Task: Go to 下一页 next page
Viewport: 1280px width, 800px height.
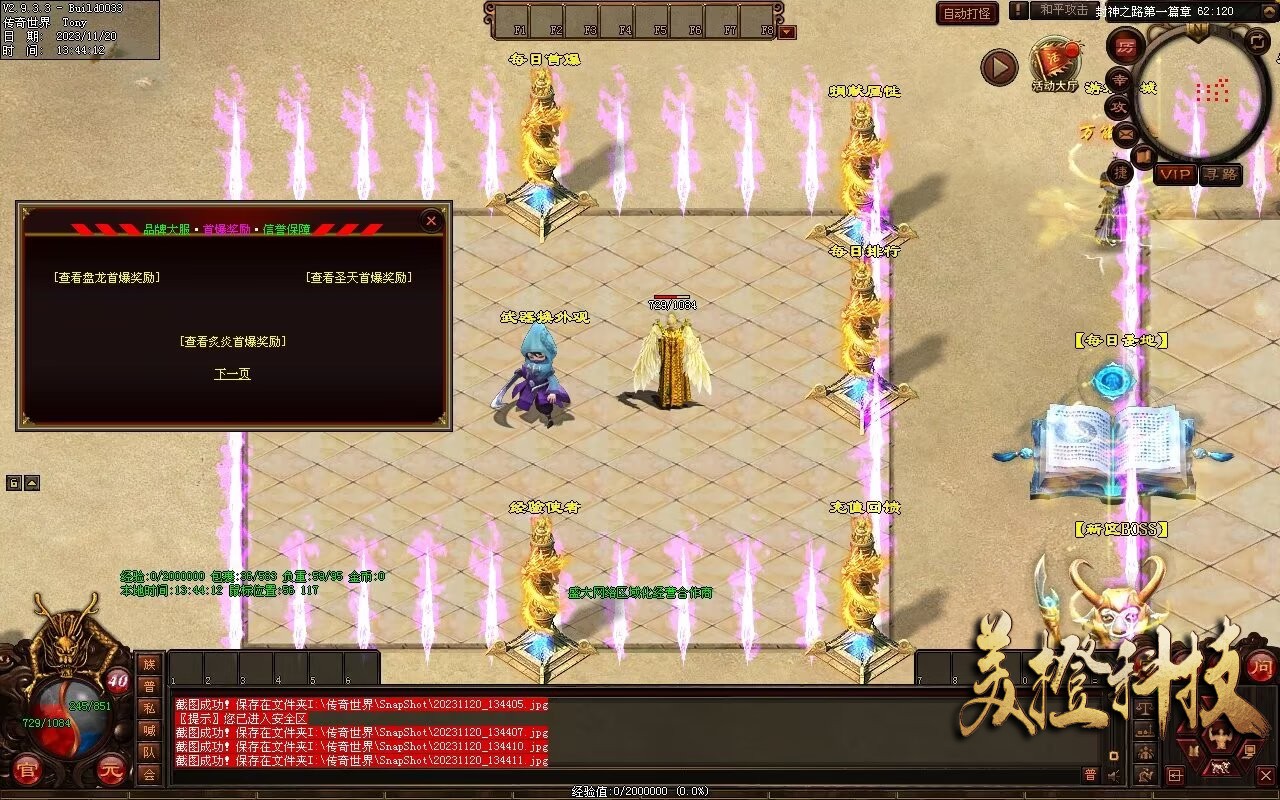Action: pos(232,374)
